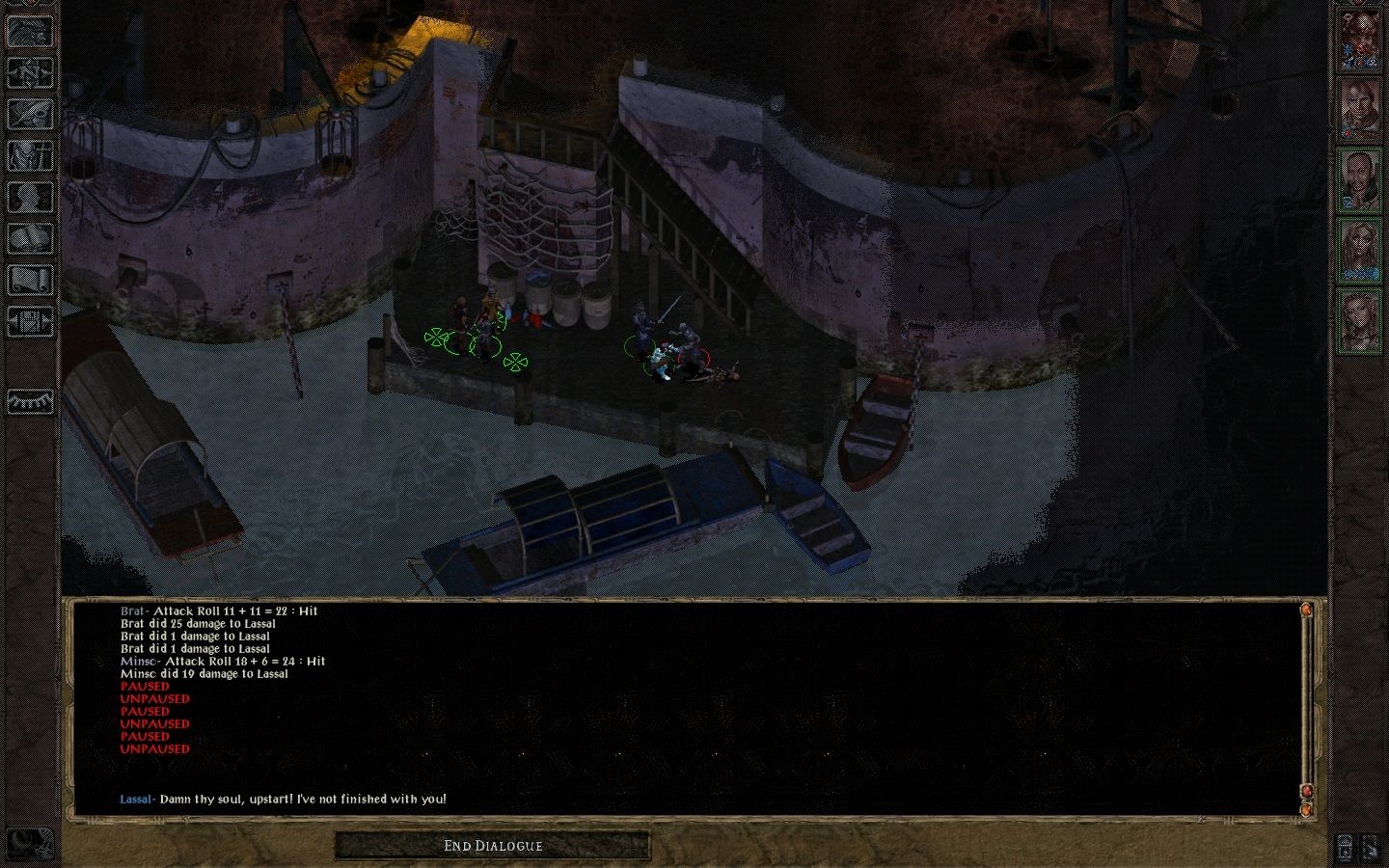Image resolution: width=1389 pixels, height=868 pixels.
Task: Click the End Dialogue button
Action: (493, 846)
